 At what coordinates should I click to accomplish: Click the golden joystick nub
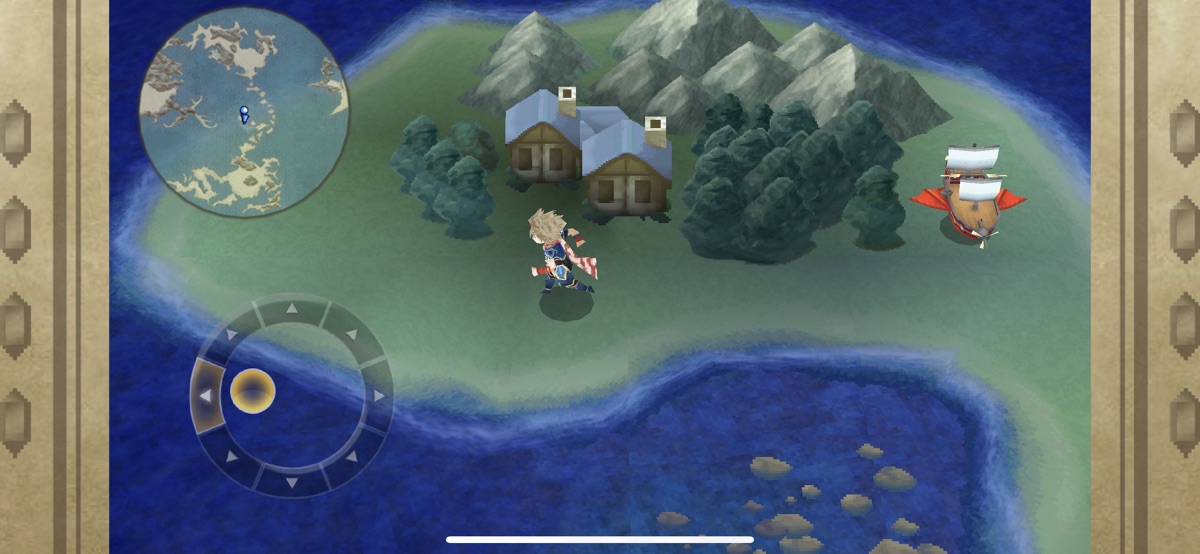[x=253, y=390]
